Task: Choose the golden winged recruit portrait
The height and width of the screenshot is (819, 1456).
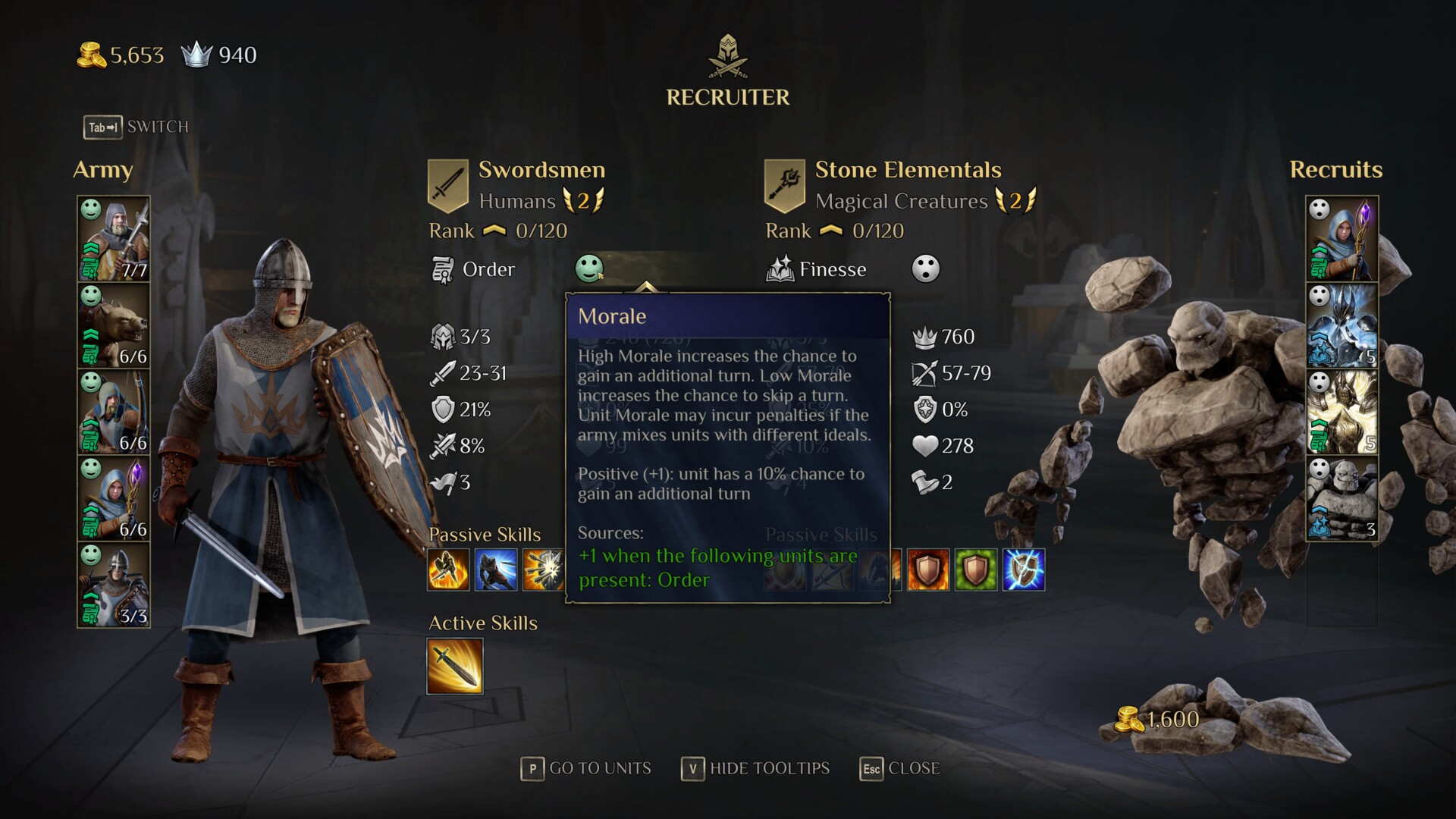Action: point(1341,413)
